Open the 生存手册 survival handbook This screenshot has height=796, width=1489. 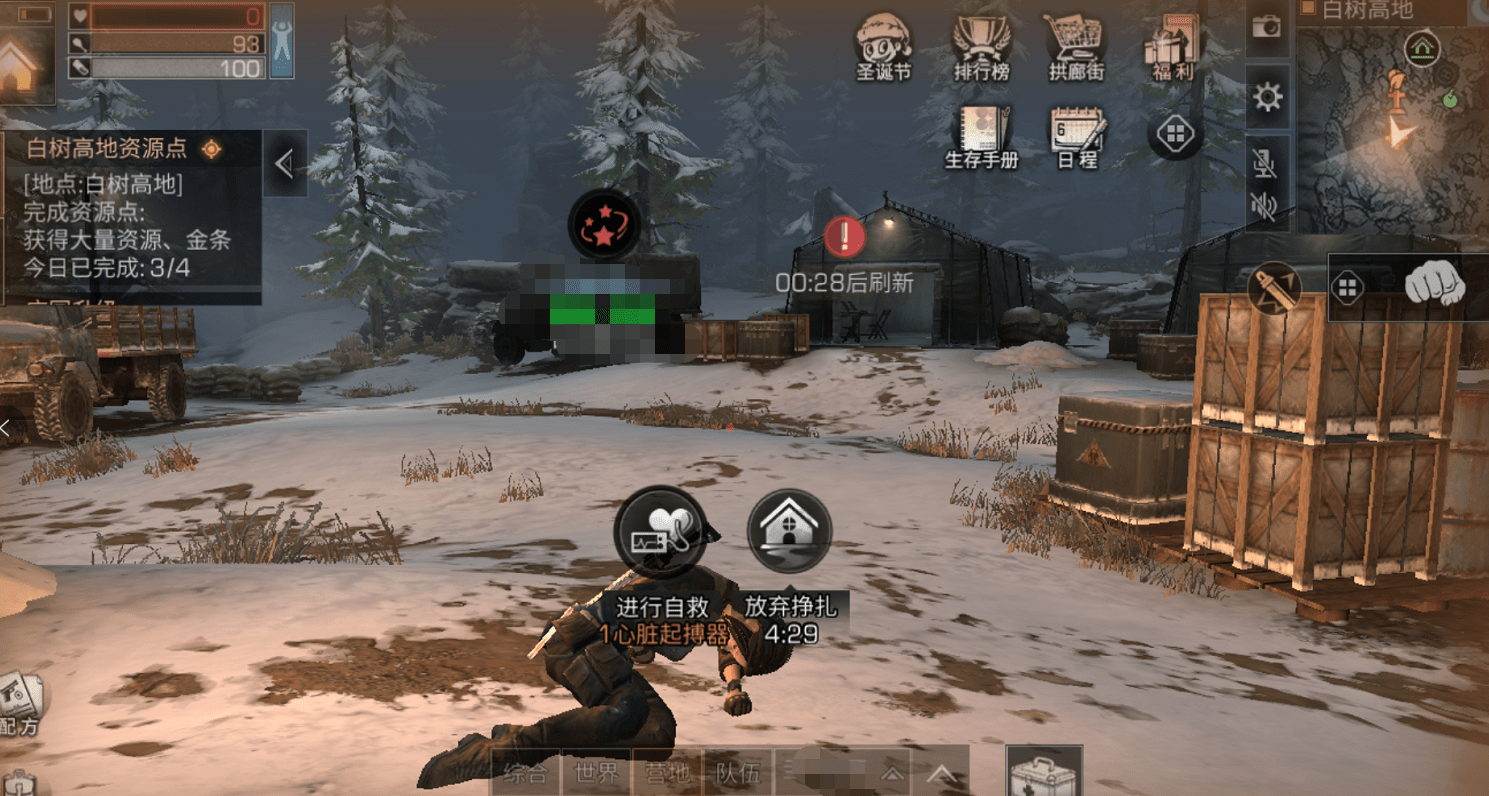tap(981, 134)
